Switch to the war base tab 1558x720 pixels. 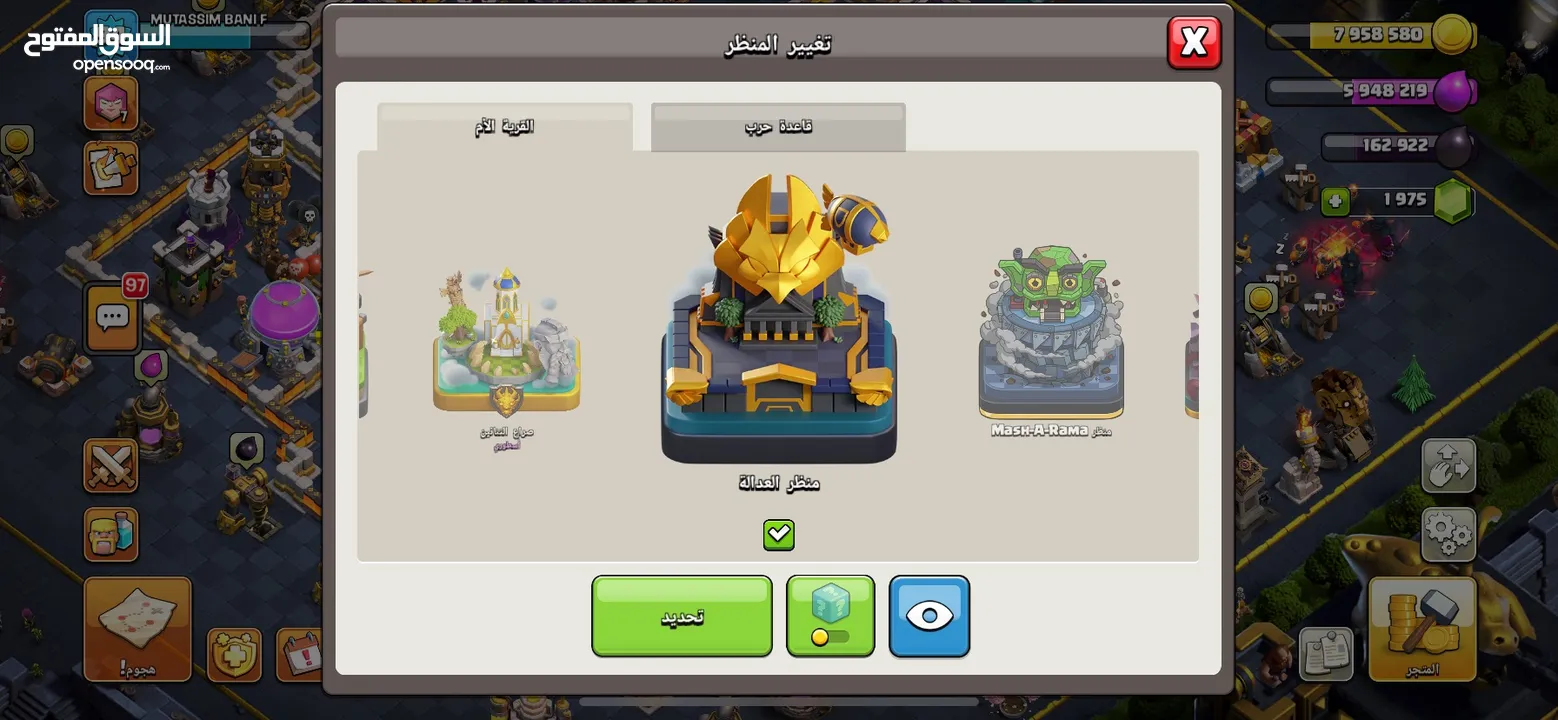coord(778,127)
